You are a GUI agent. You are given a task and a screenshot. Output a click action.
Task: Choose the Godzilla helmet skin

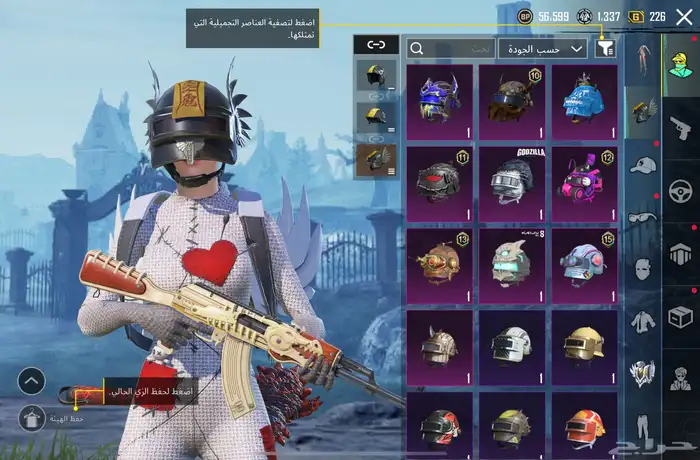pos(512,182)
